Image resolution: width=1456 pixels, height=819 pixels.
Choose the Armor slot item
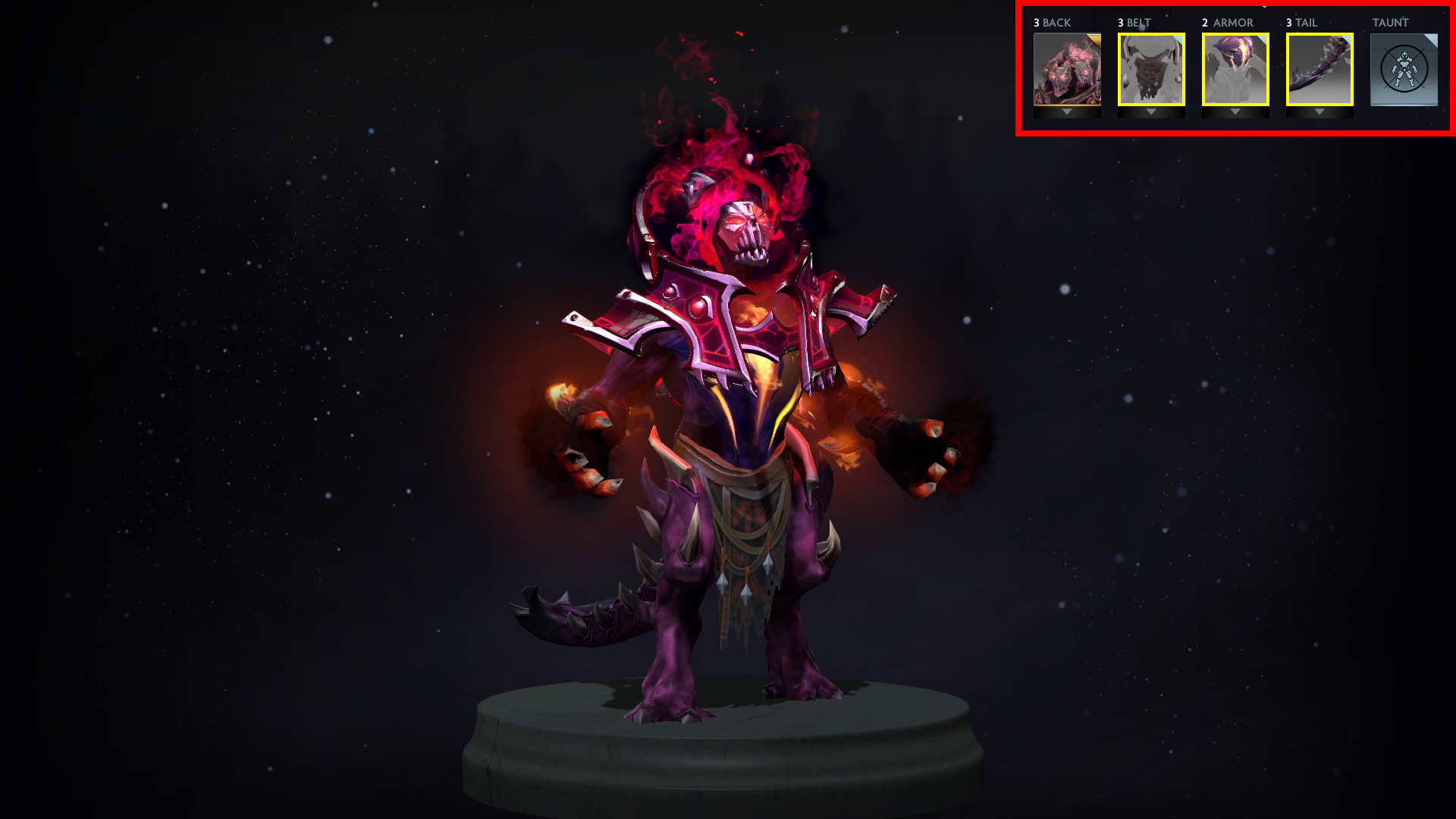point(1235,69)
